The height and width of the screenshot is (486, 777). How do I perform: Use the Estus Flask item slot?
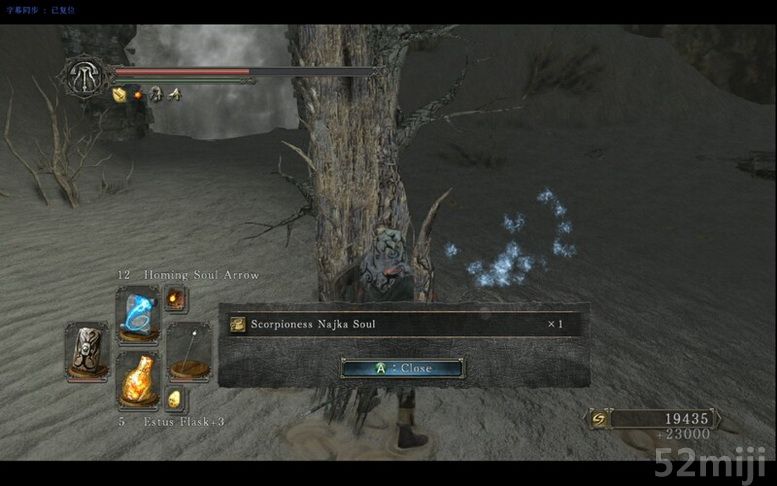[x=137, y=379]
